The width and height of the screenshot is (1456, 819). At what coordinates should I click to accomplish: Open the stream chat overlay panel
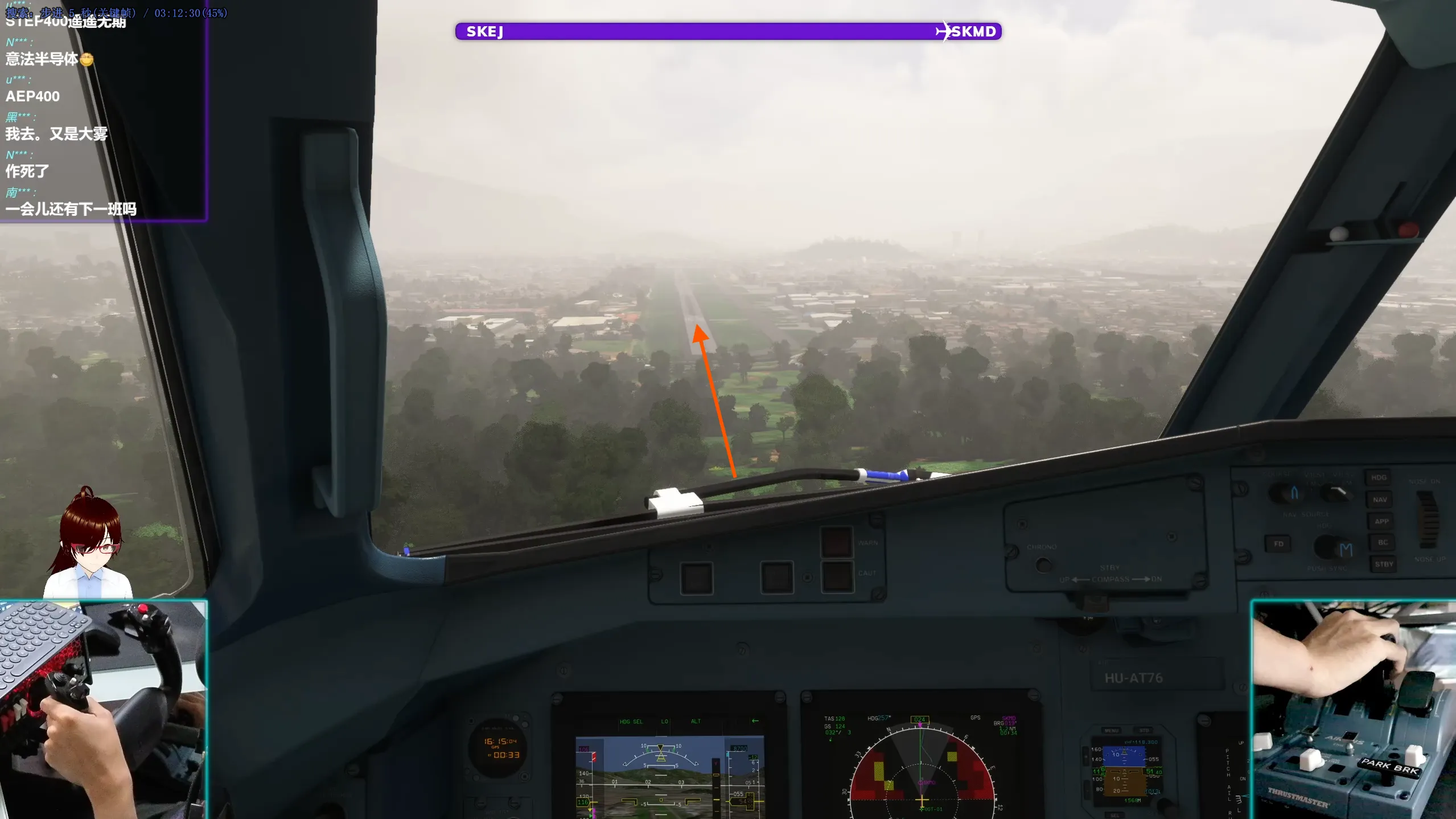(102, 114)
